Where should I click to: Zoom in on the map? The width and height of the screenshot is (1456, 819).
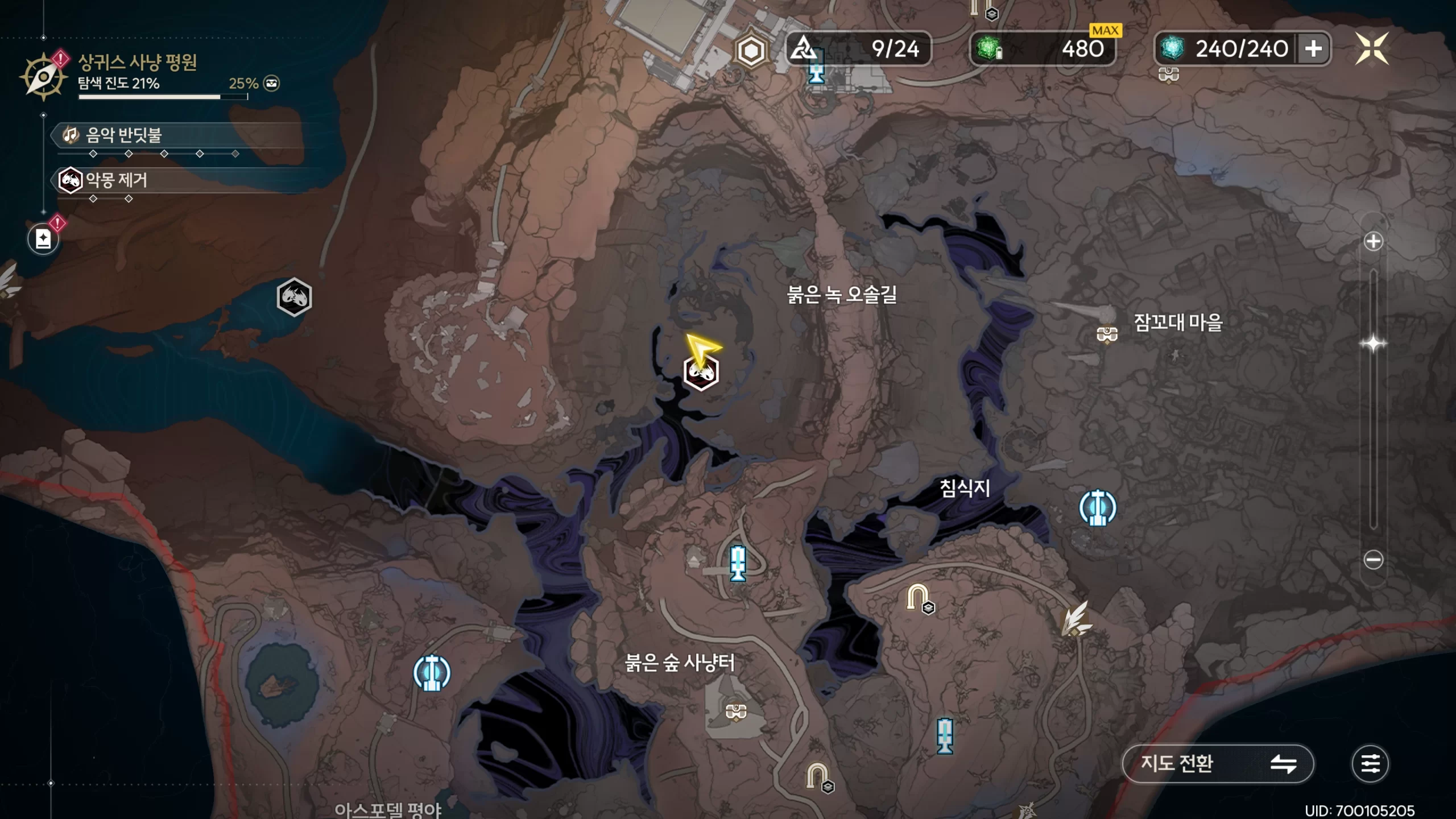point(1373,241)
